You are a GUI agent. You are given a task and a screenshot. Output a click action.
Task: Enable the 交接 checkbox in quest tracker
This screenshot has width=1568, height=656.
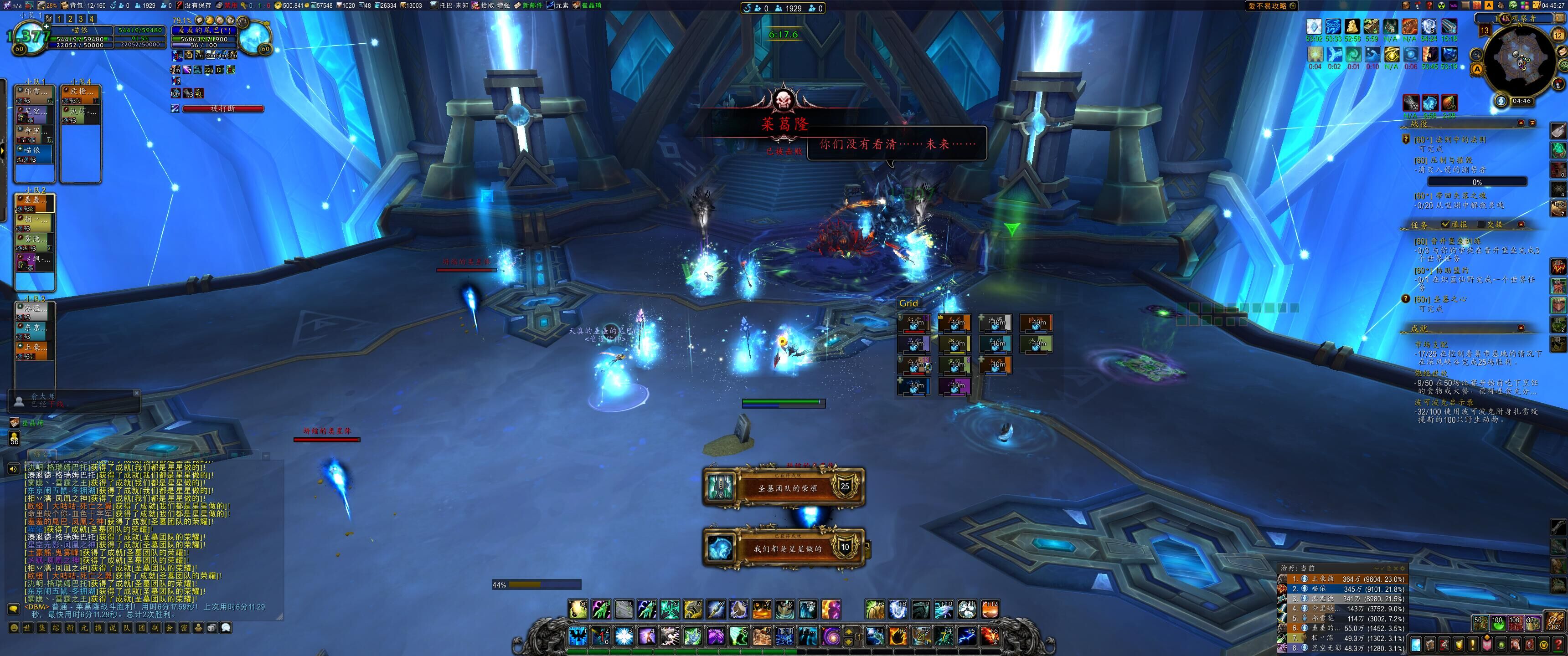pos(1481,225)
